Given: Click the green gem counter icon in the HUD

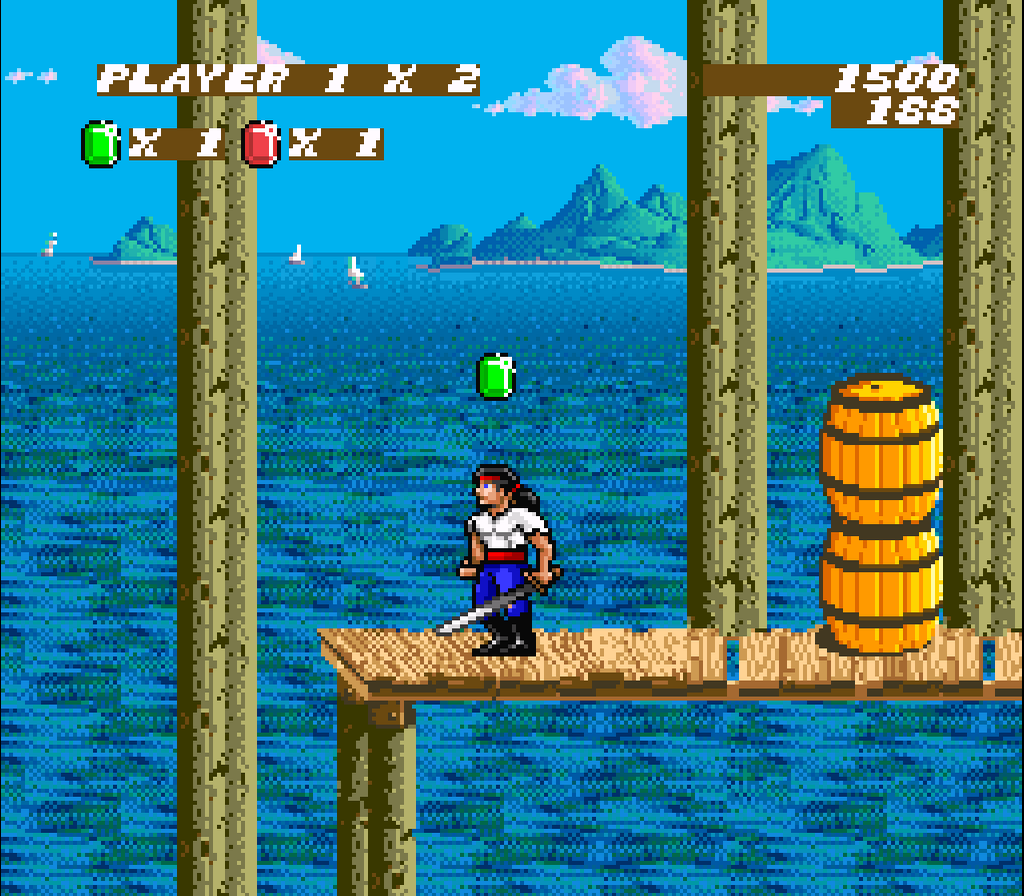Looking at the screenshot, I should pyautogui.click(x=100, y=143).
